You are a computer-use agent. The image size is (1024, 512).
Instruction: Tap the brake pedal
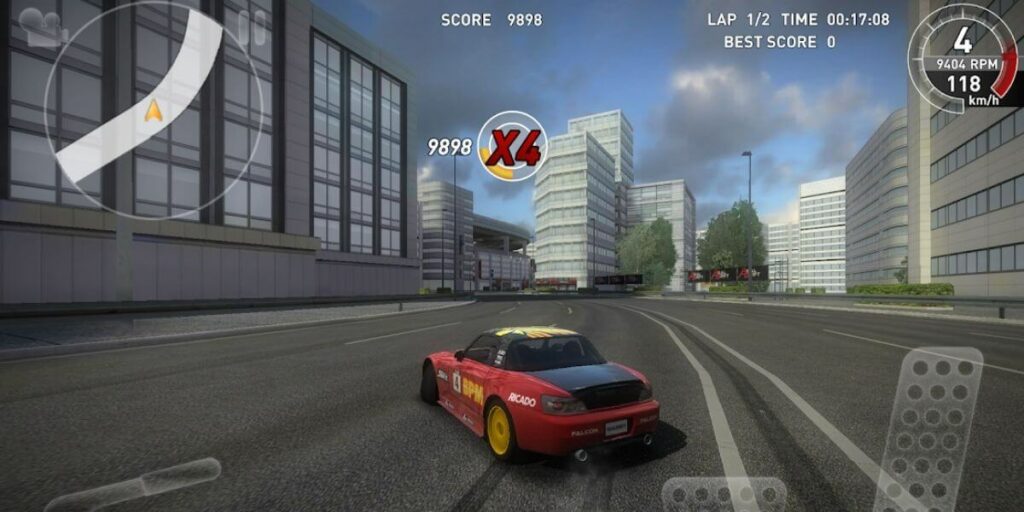pyautogui.click(x=724, y=495)
